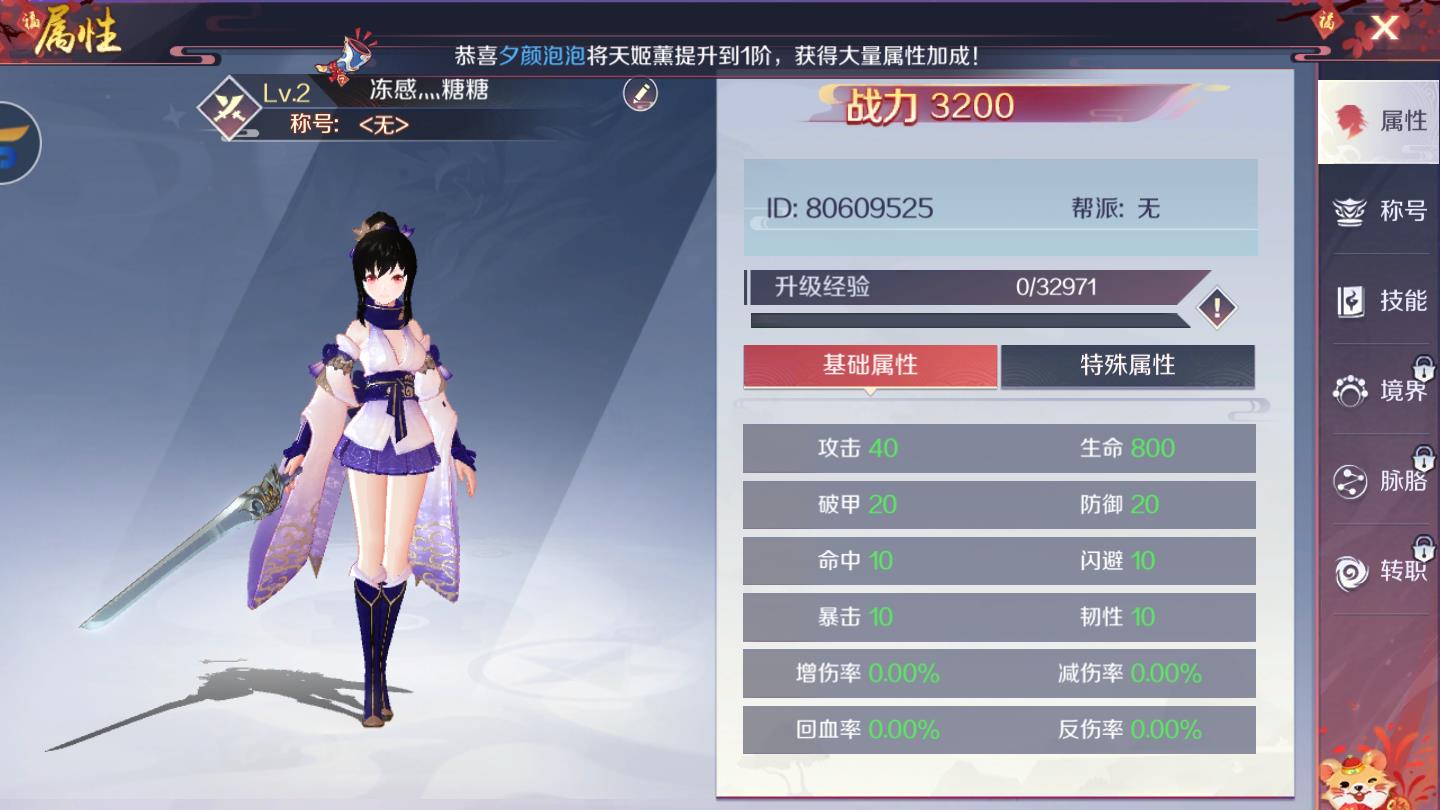Show the 基础属性 basic attributes
1440x810 pixels.
coord(870,366)
